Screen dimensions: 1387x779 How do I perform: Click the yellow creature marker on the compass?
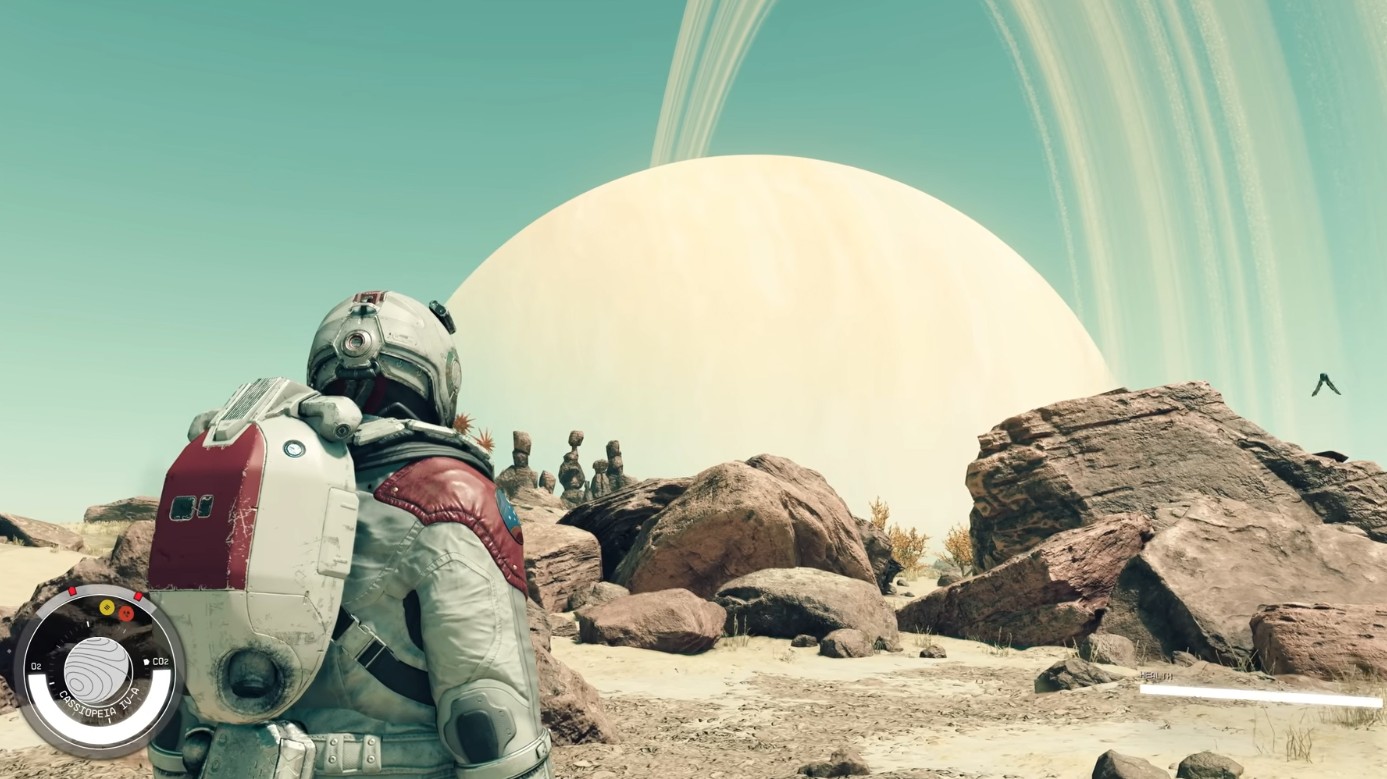click(107, 608)
